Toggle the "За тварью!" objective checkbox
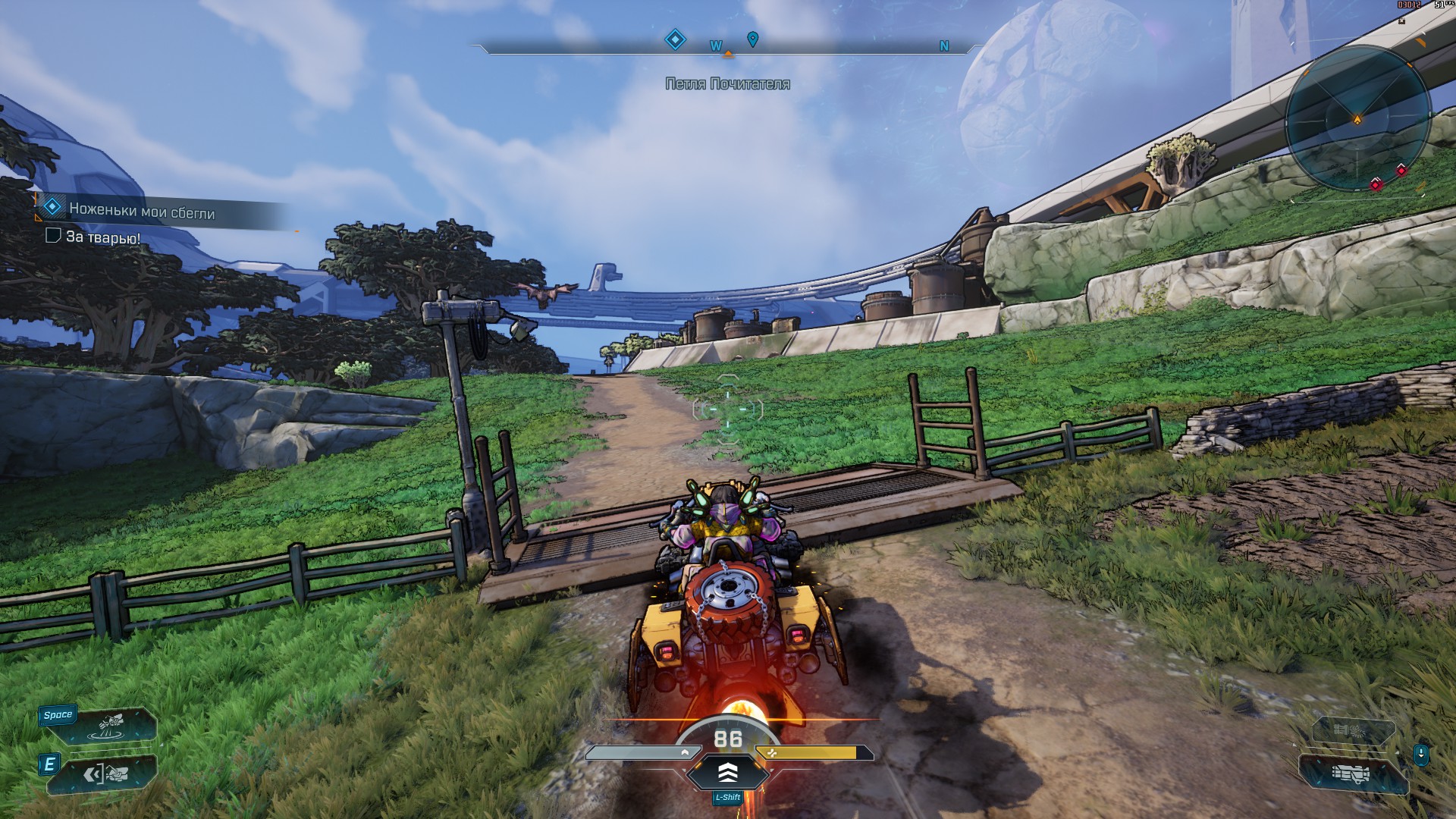The height and width of the screenshot is (819, 1456). click(53, 236)
